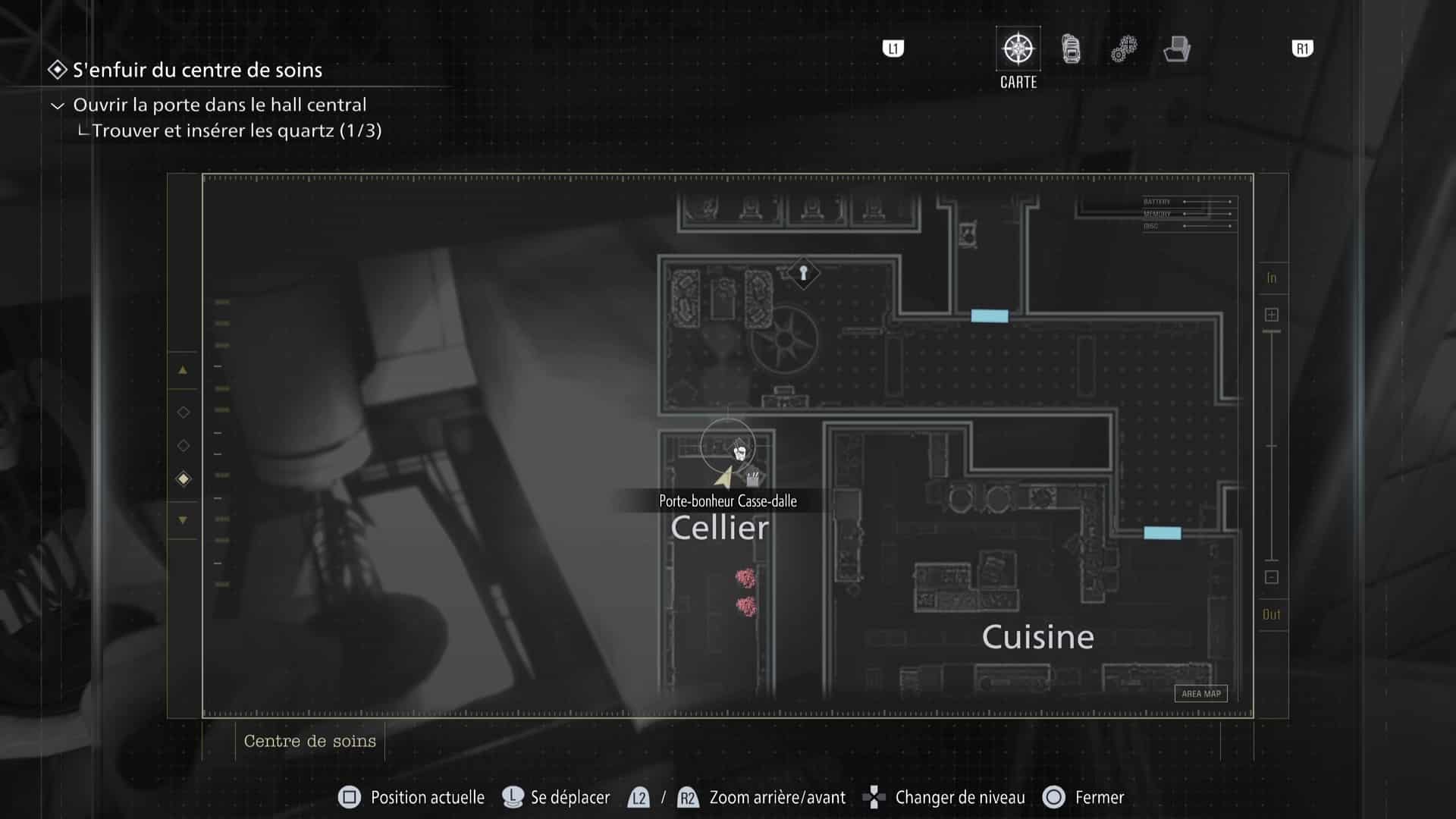Open the documents folder icon
Viewport: 1456px width, 819px height.
1176,49
